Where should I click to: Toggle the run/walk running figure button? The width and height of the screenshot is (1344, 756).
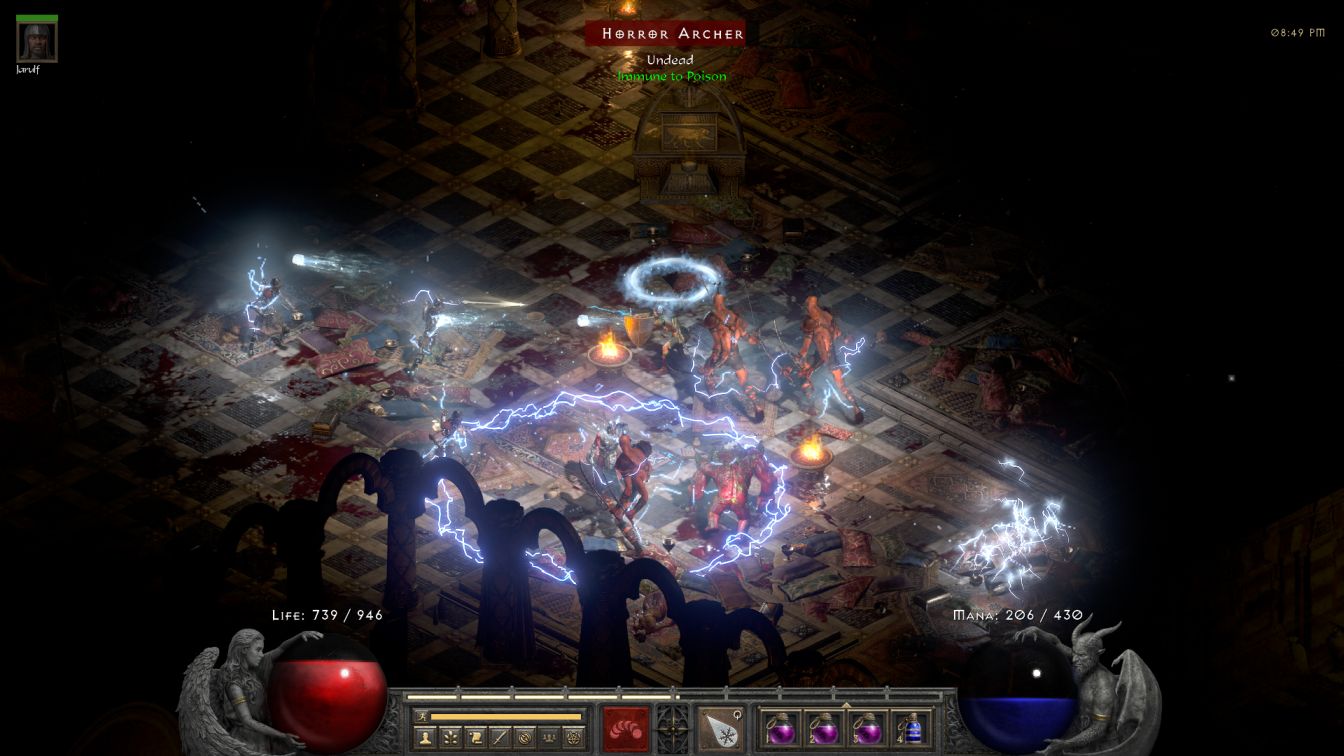point(422,716)
